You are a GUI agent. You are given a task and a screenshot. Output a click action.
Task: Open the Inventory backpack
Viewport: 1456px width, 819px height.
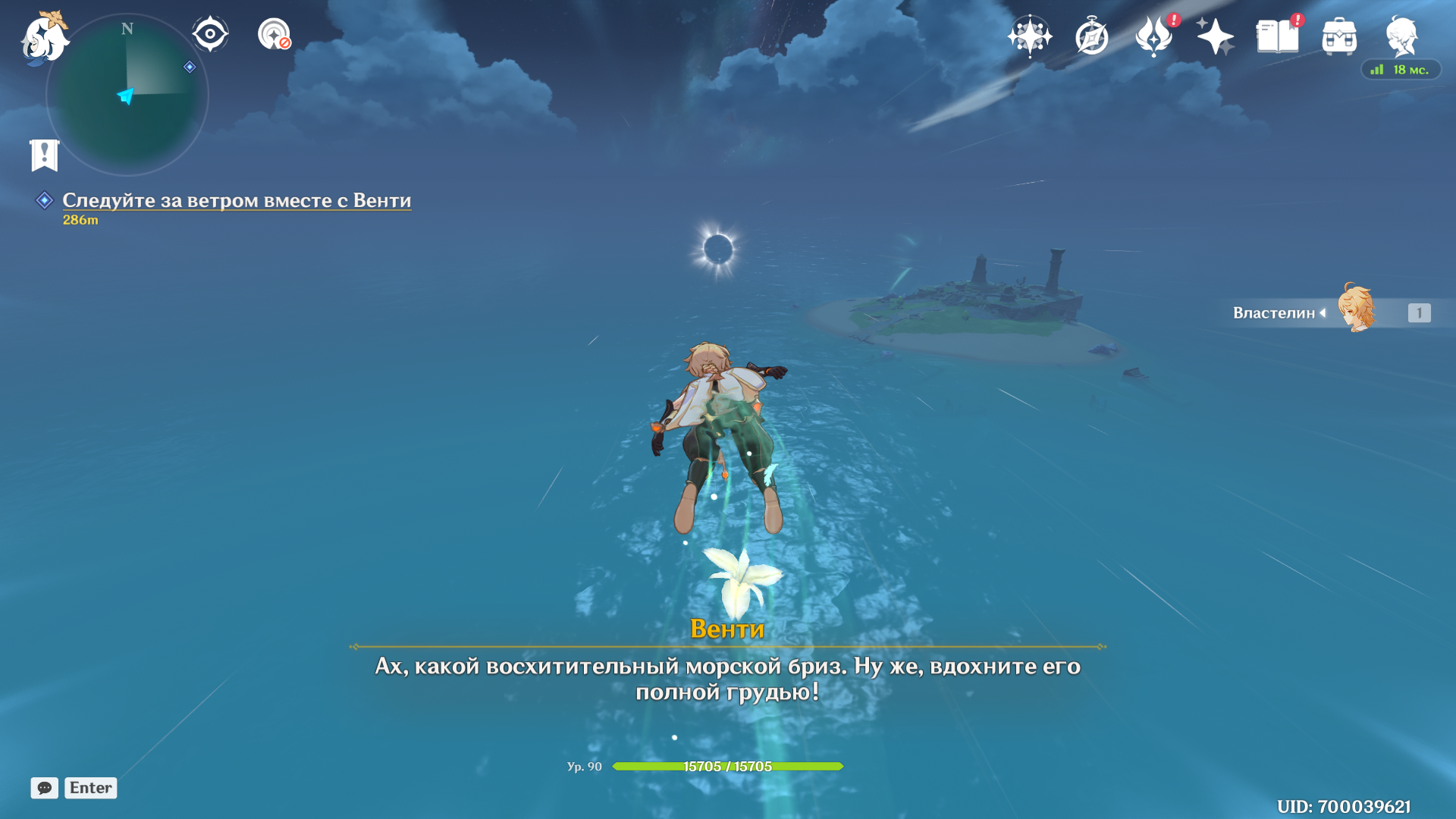tap(1339, 36)
